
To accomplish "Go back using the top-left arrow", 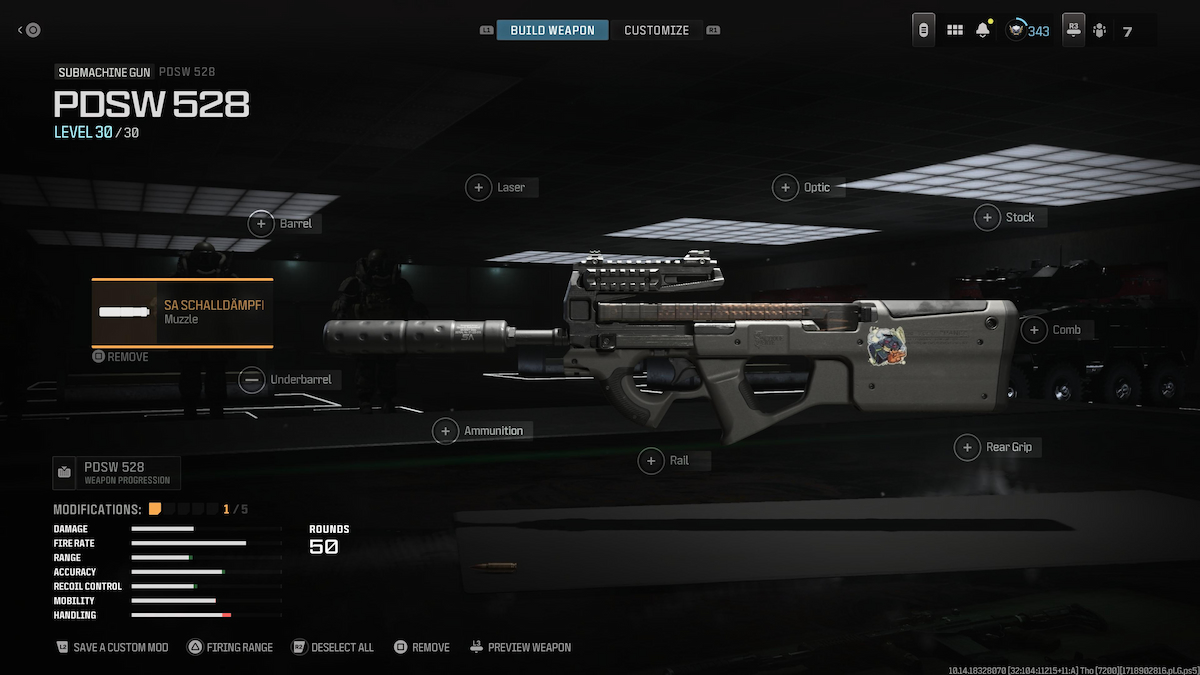I will click(x=29, y=30).
